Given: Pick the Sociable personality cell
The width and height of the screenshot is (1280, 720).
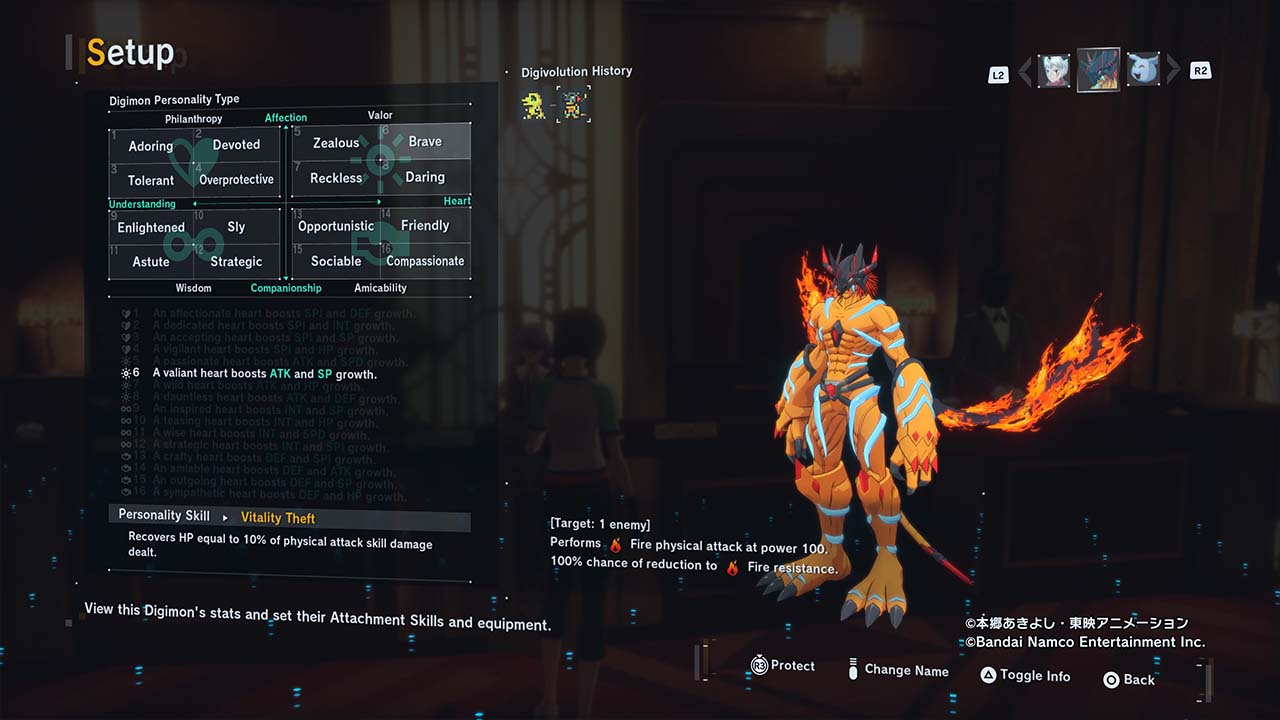Looking at the screenshot, I should [x=336, y=261].
